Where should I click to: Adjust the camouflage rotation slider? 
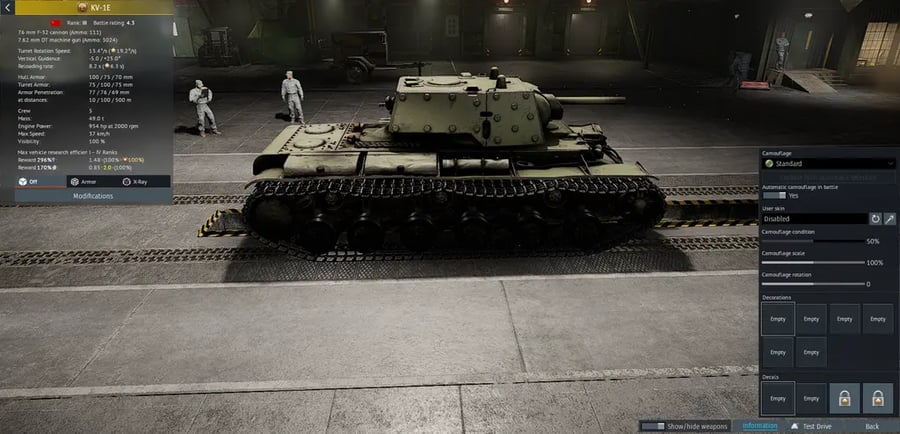[810, 284]
